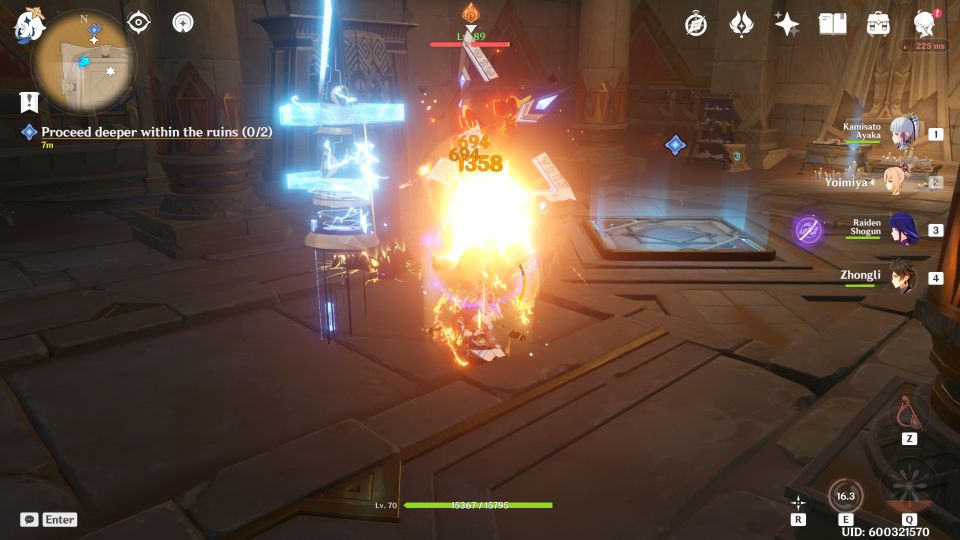Image resolution: width=960 pixels, height=540 pixels.
Task: Open the Adventurer Handbook book icon
Action: (832, 24)
